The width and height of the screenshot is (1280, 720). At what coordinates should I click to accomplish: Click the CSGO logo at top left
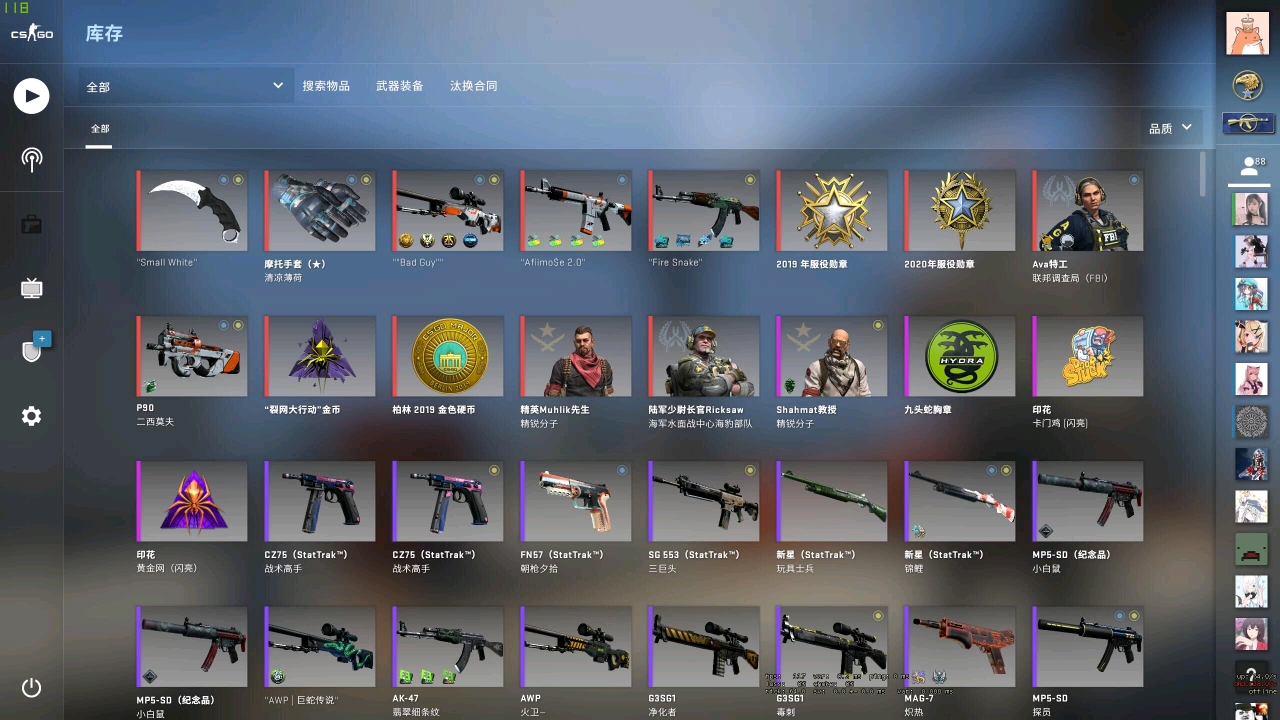[31, 31]
